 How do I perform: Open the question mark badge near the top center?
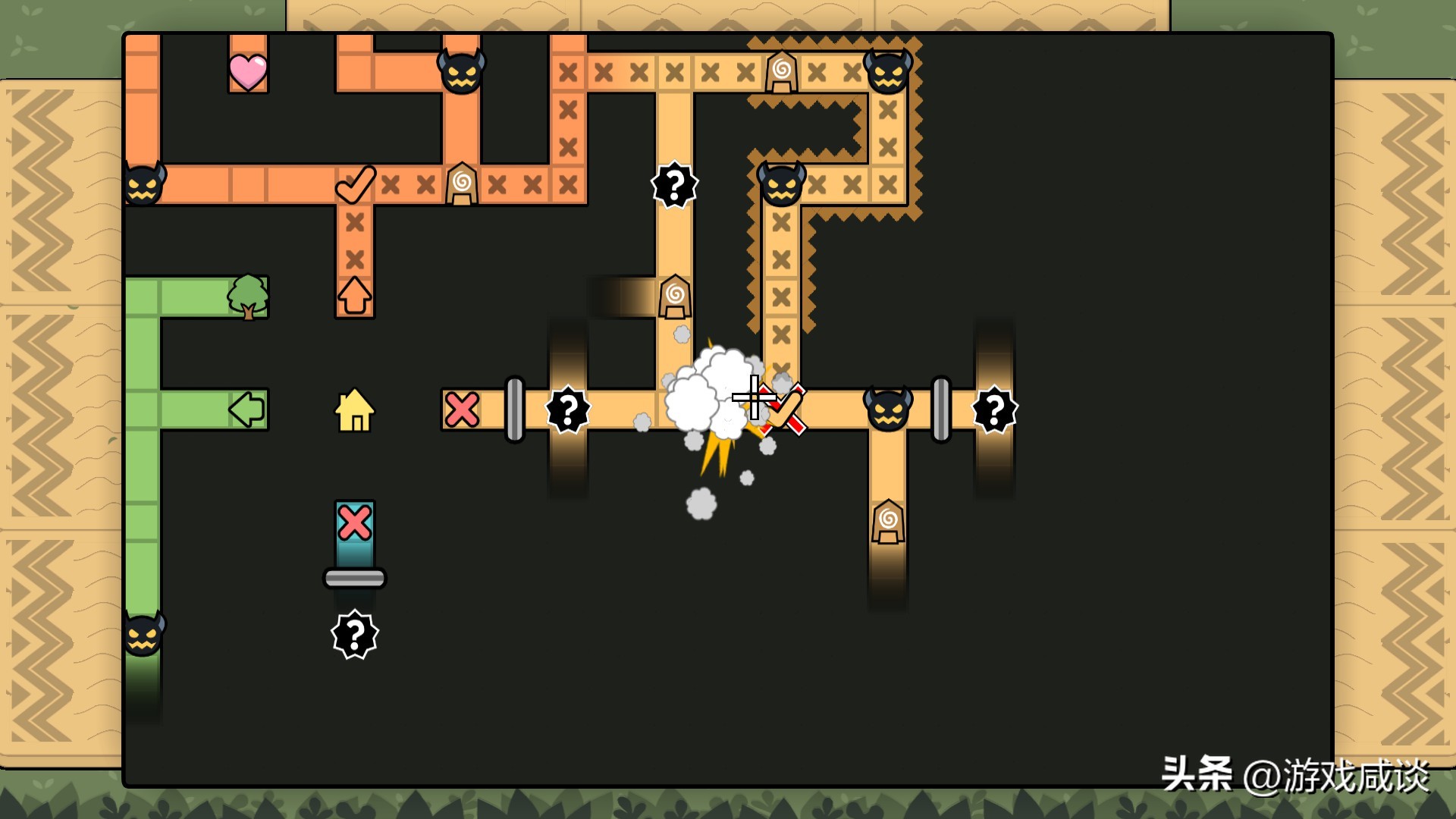(673, 184)
